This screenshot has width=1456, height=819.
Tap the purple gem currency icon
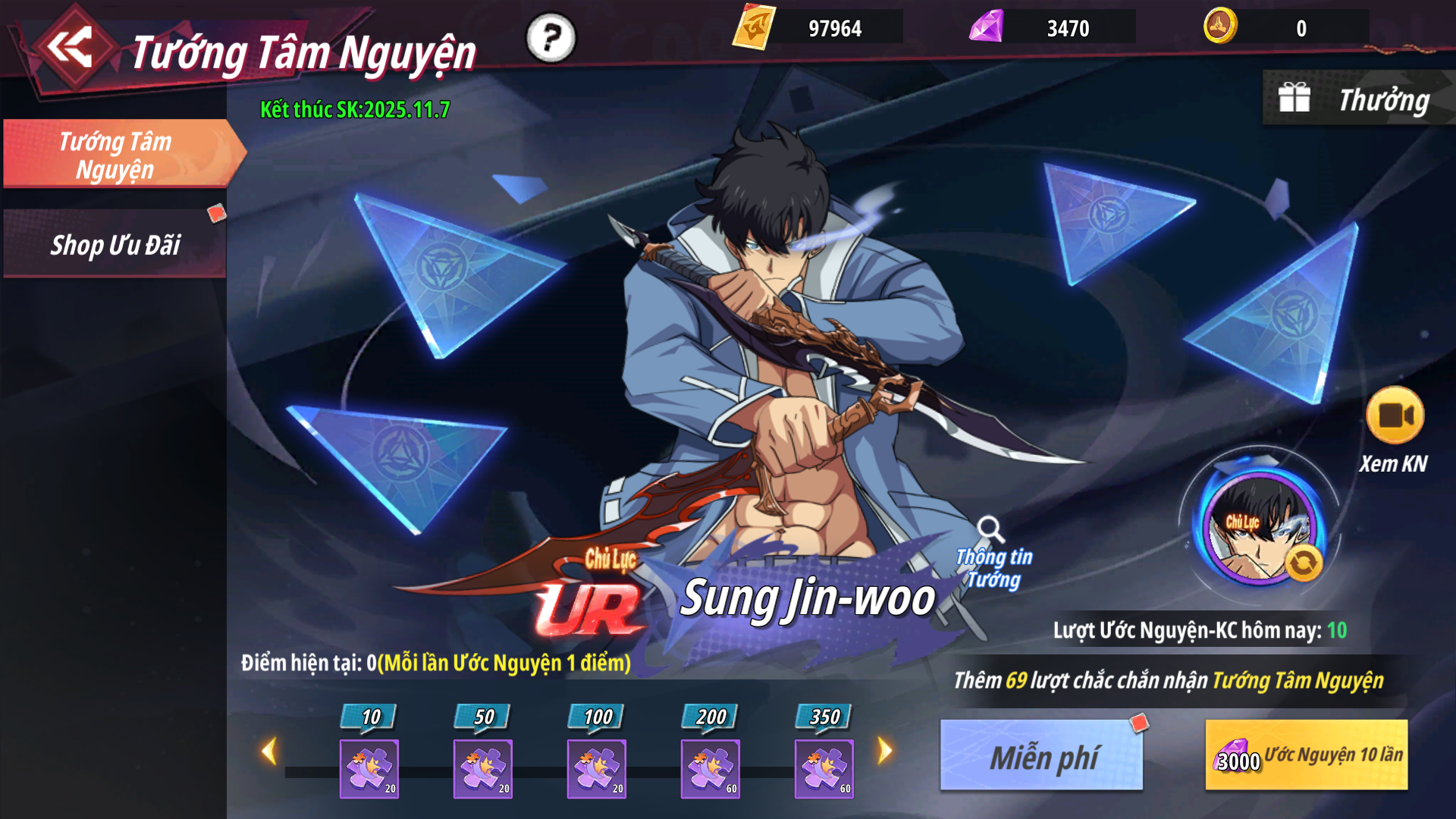coord(986,27)
